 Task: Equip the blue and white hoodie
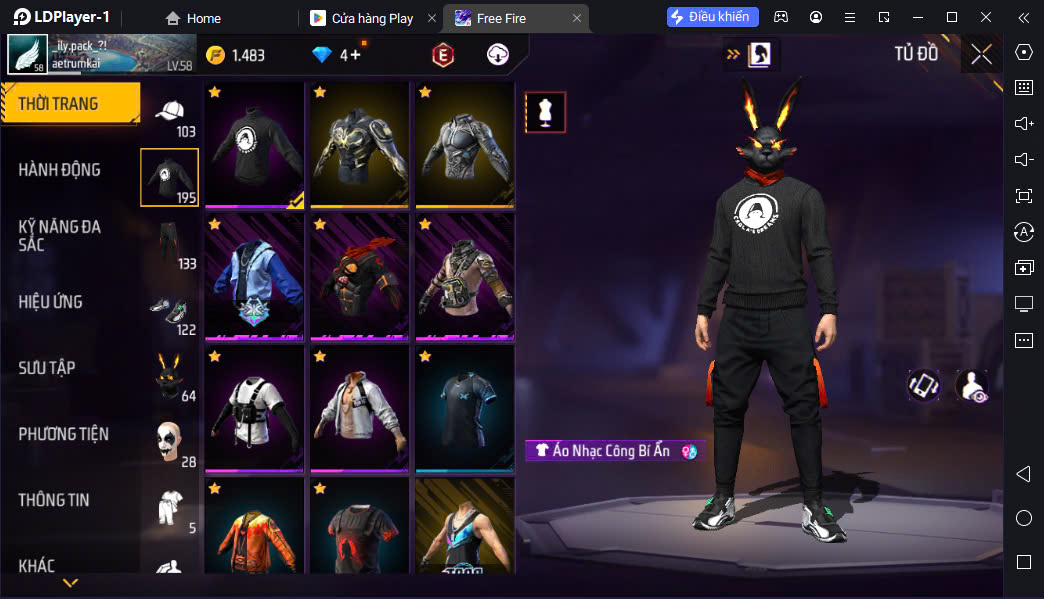point(254,277)
